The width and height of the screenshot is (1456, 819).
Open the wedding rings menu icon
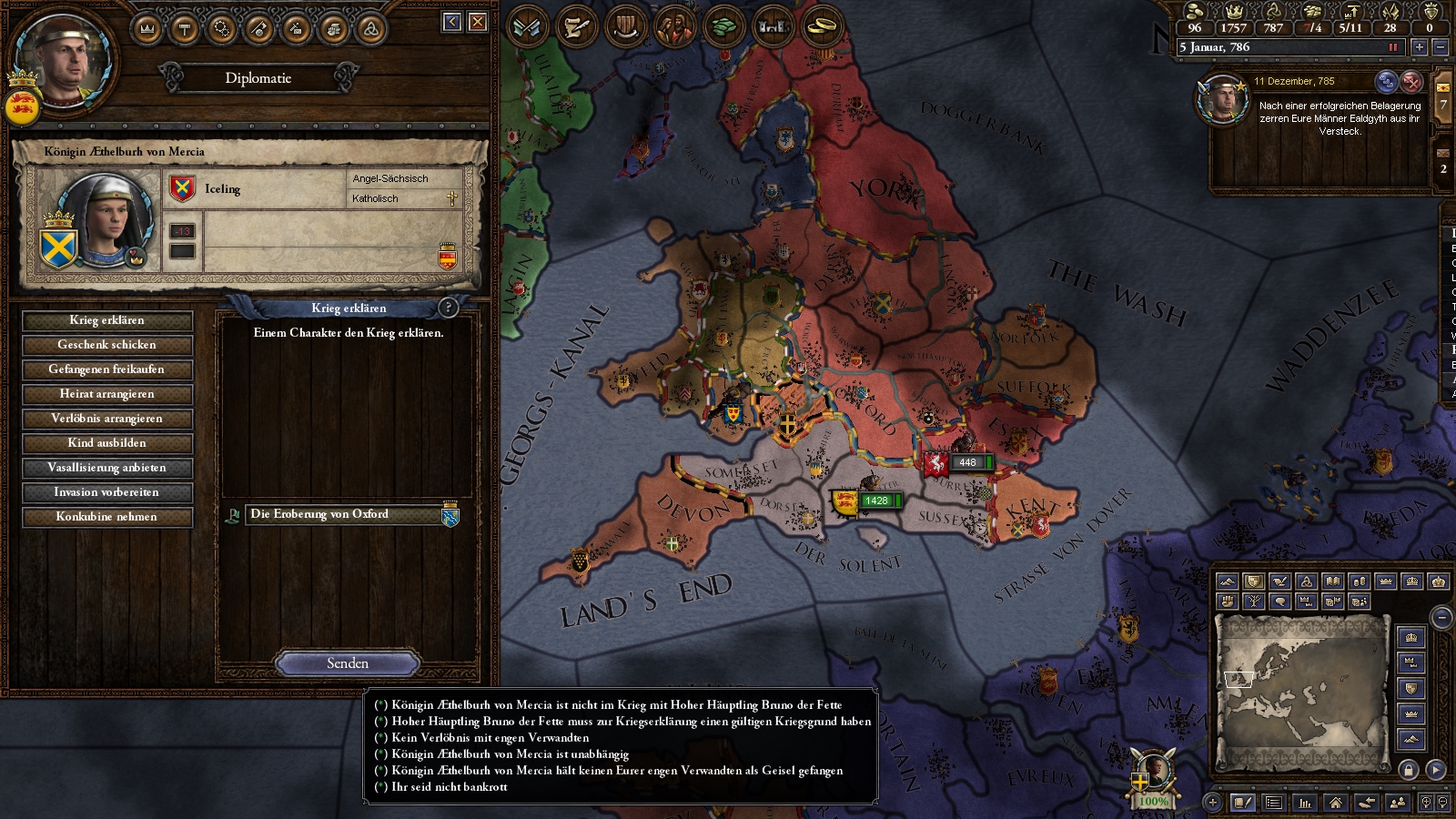point(822,26)
